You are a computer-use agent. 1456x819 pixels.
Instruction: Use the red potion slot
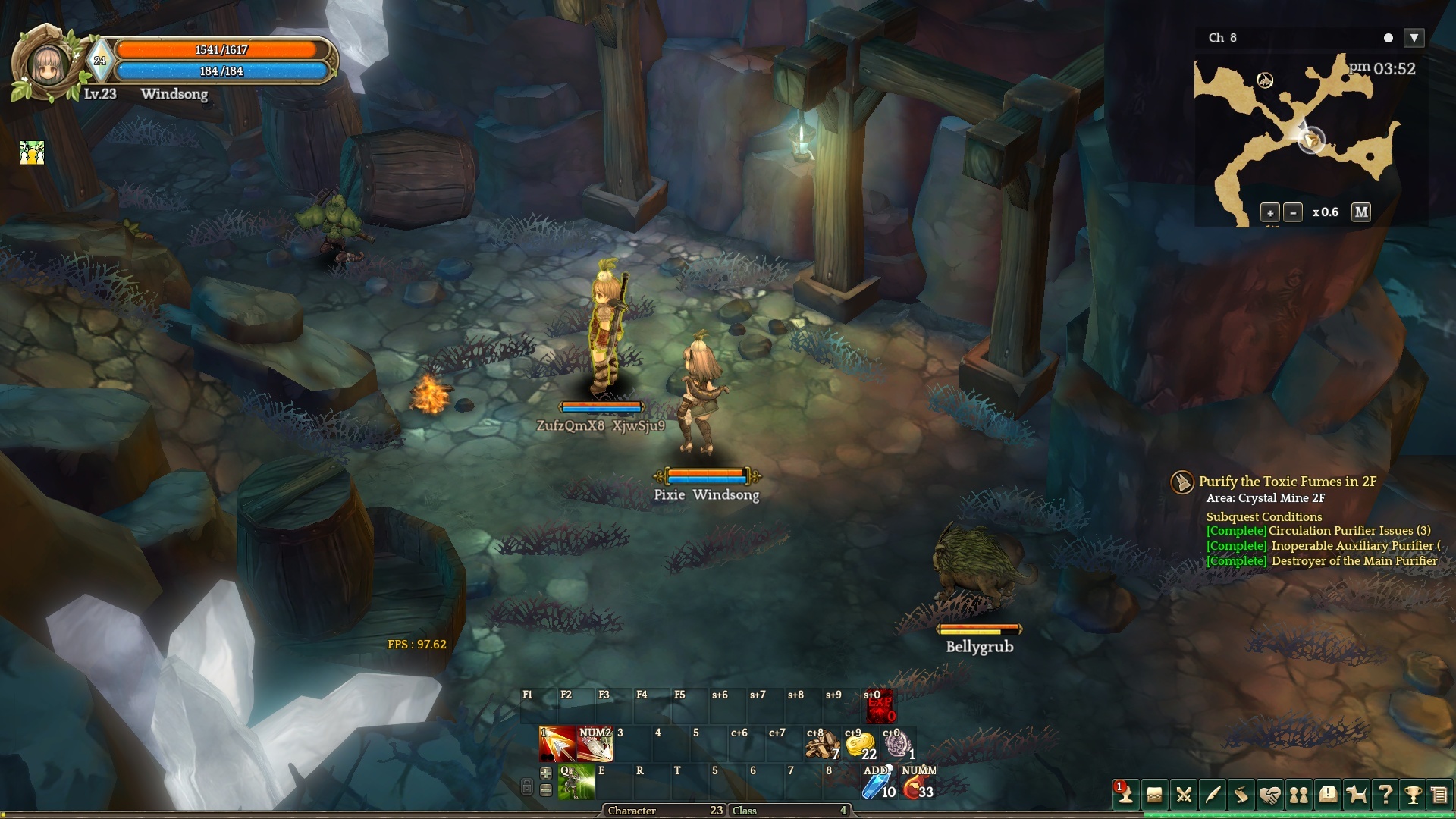(918, 783)
